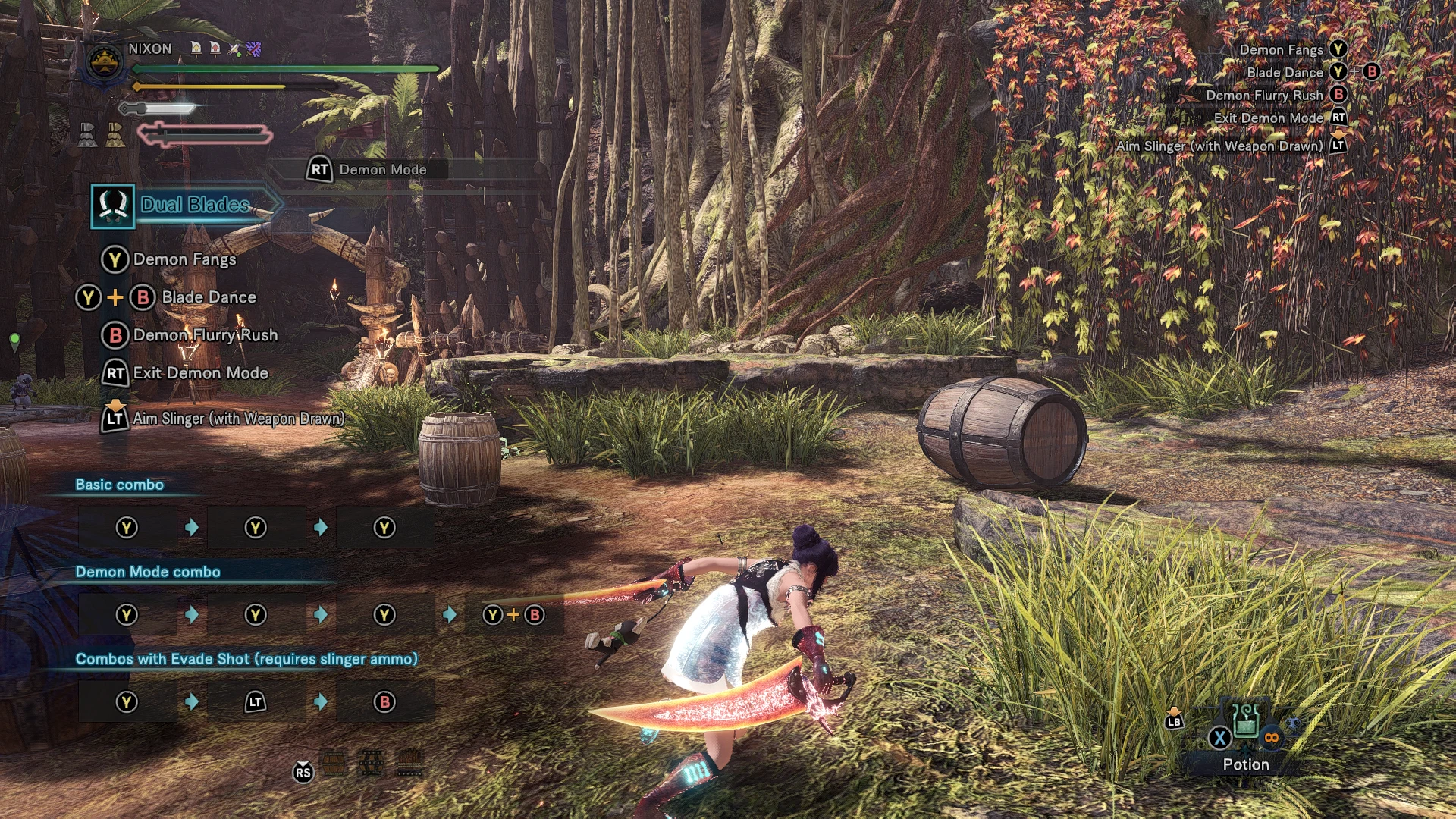This screenshot has width=1456, height=819.
Task: Select the Demon Fangs move entry
Action: (x=184, y=259)
